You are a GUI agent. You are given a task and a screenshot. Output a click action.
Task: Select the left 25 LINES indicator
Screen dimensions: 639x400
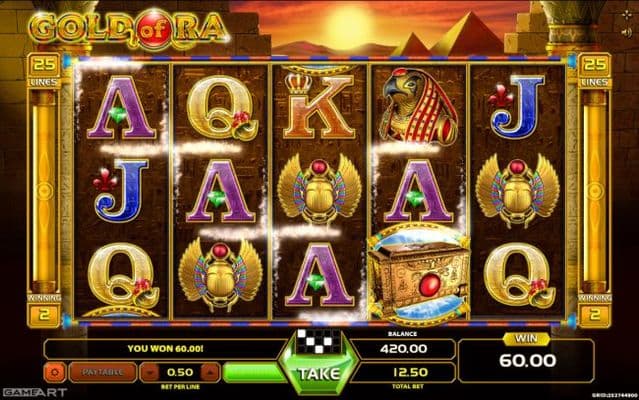click(45, 68)
